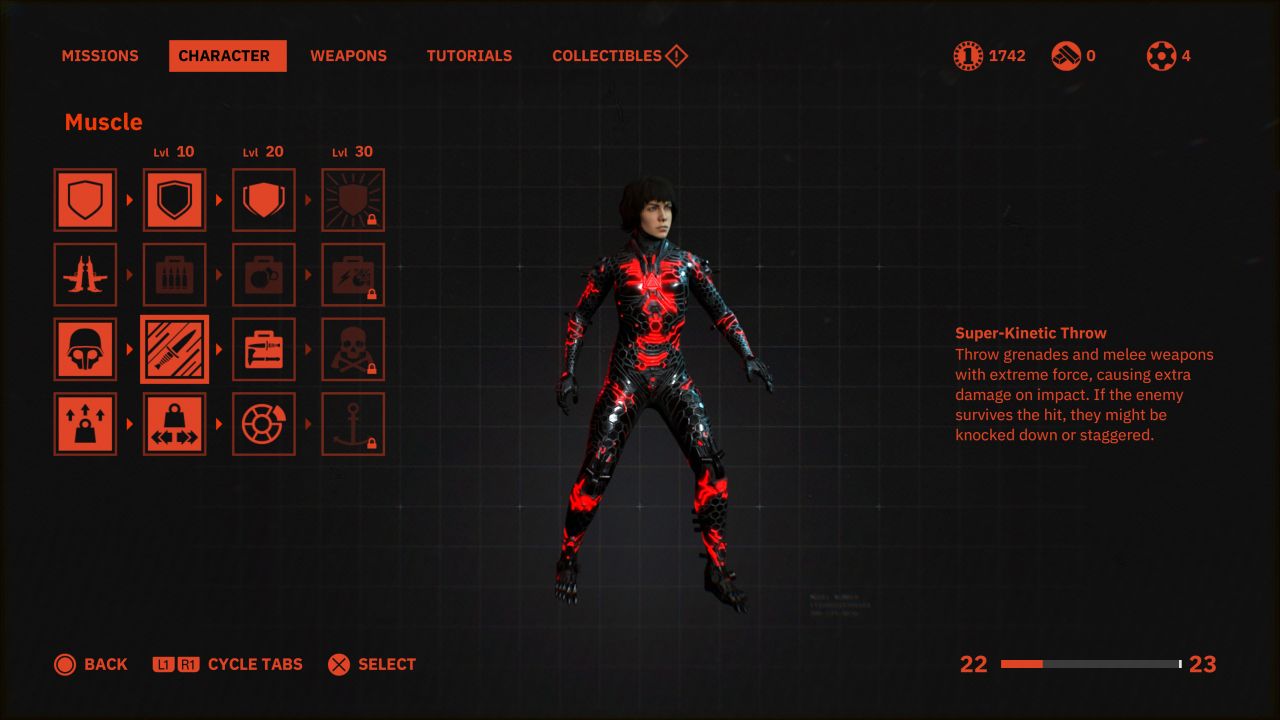1280x720 pixels.
Task: Pick the ammo case skill
Action: 175,275
